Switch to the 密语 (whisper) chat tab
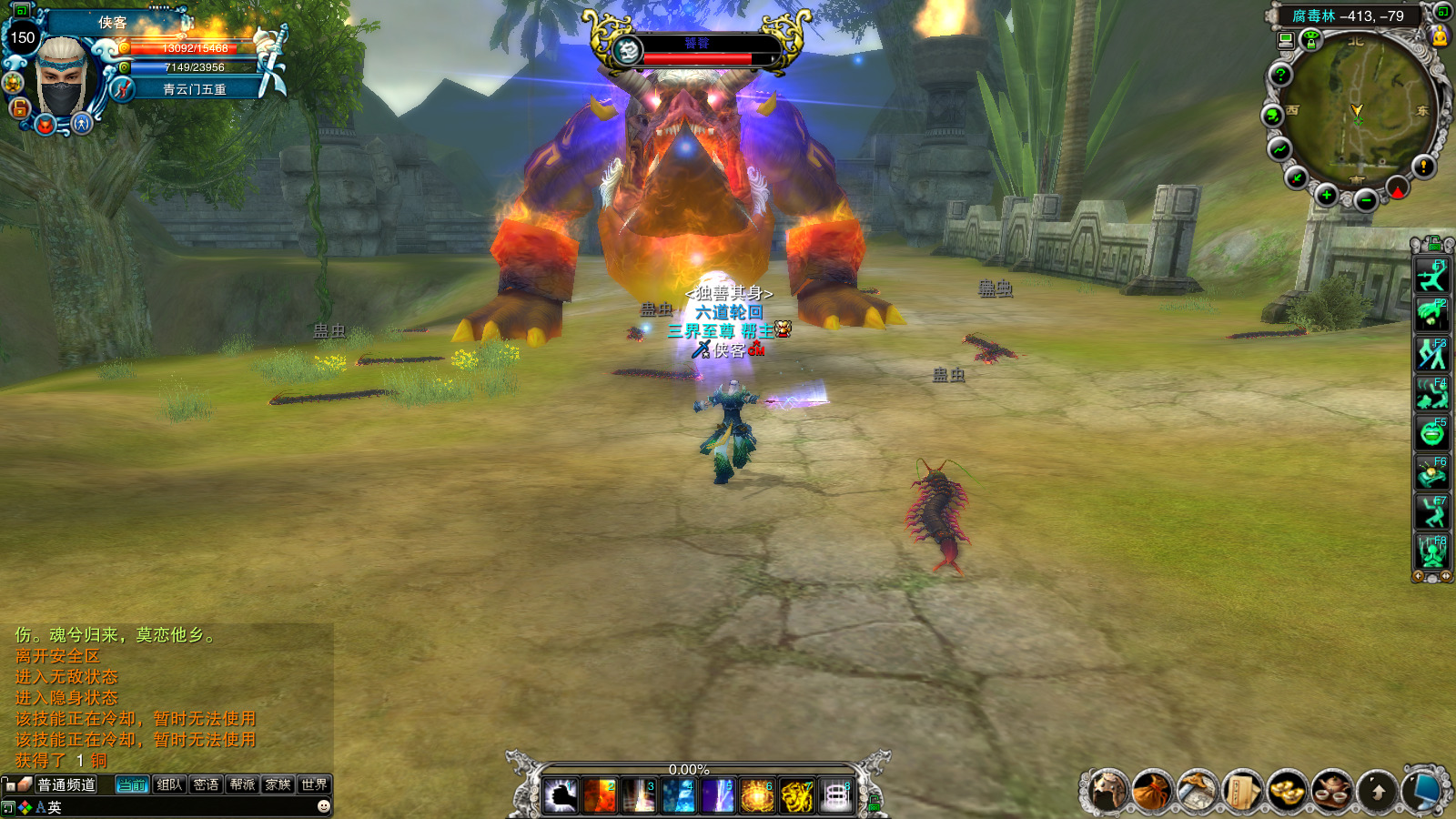Screen dimensions: 1456x819 206,784
